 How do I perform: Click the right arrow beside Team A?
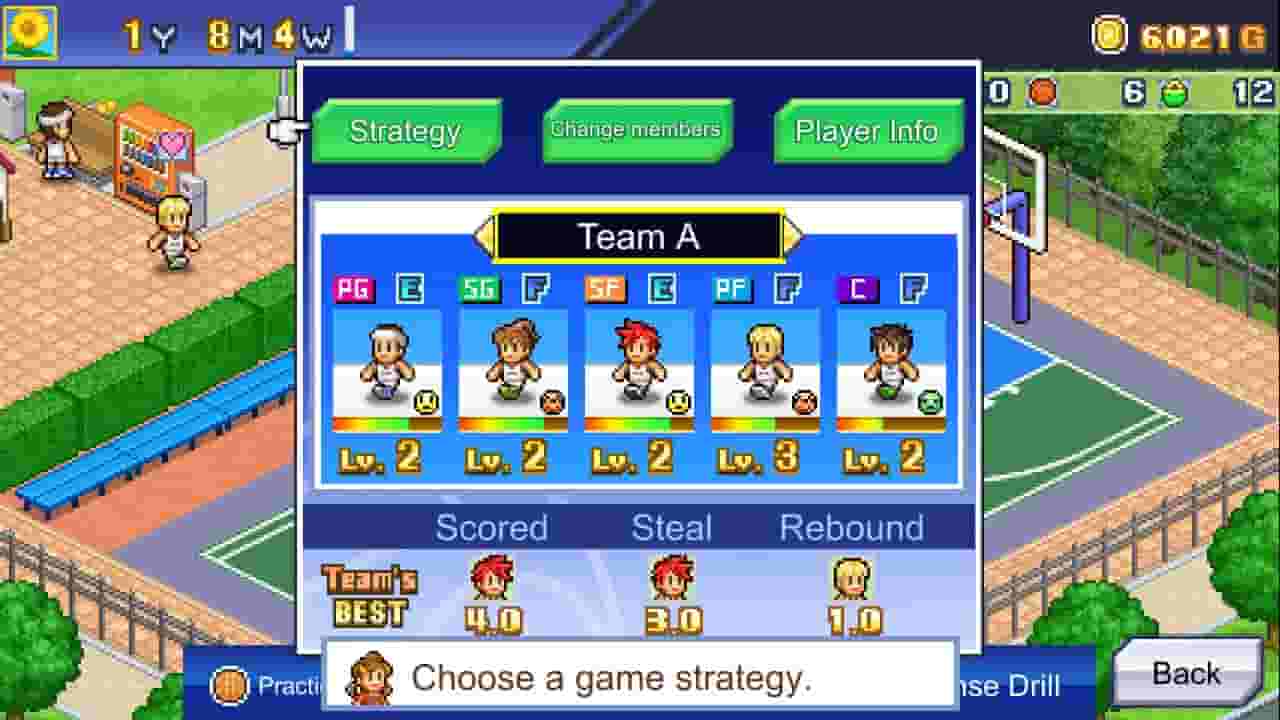(x=793, y=236)
